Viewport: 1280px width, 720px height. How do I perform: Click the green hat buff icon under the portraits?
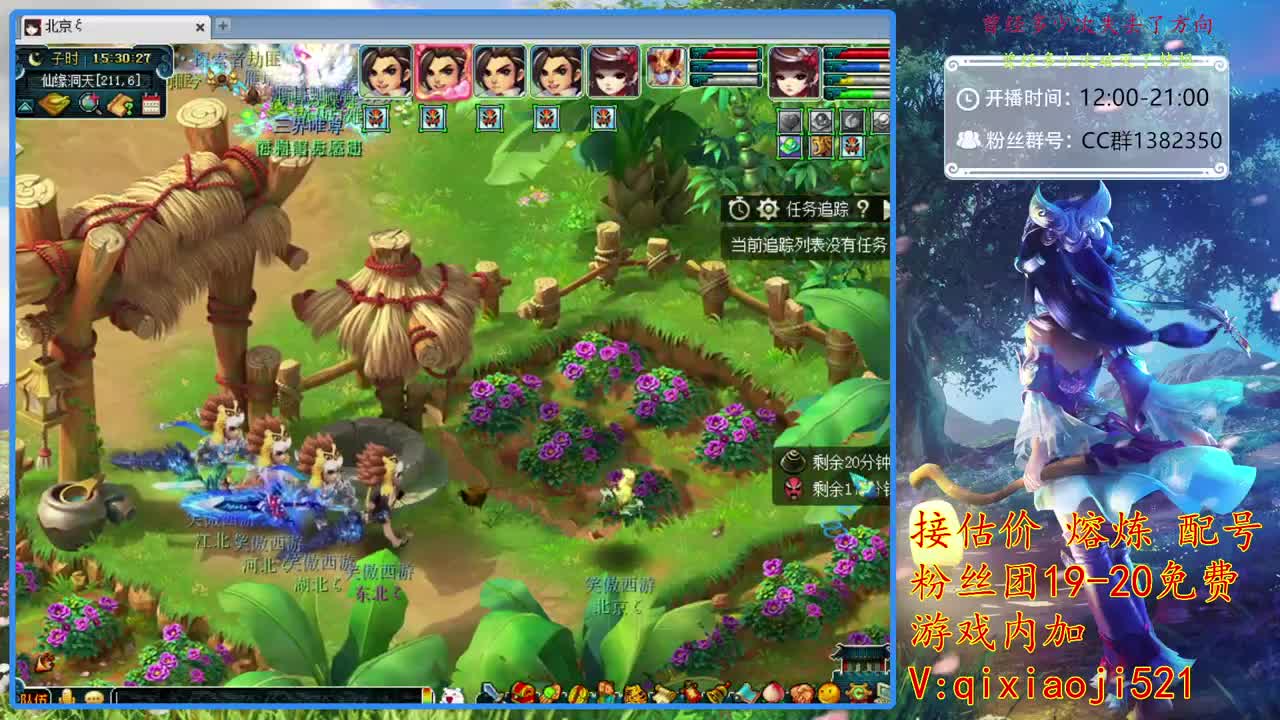(789, 147)
